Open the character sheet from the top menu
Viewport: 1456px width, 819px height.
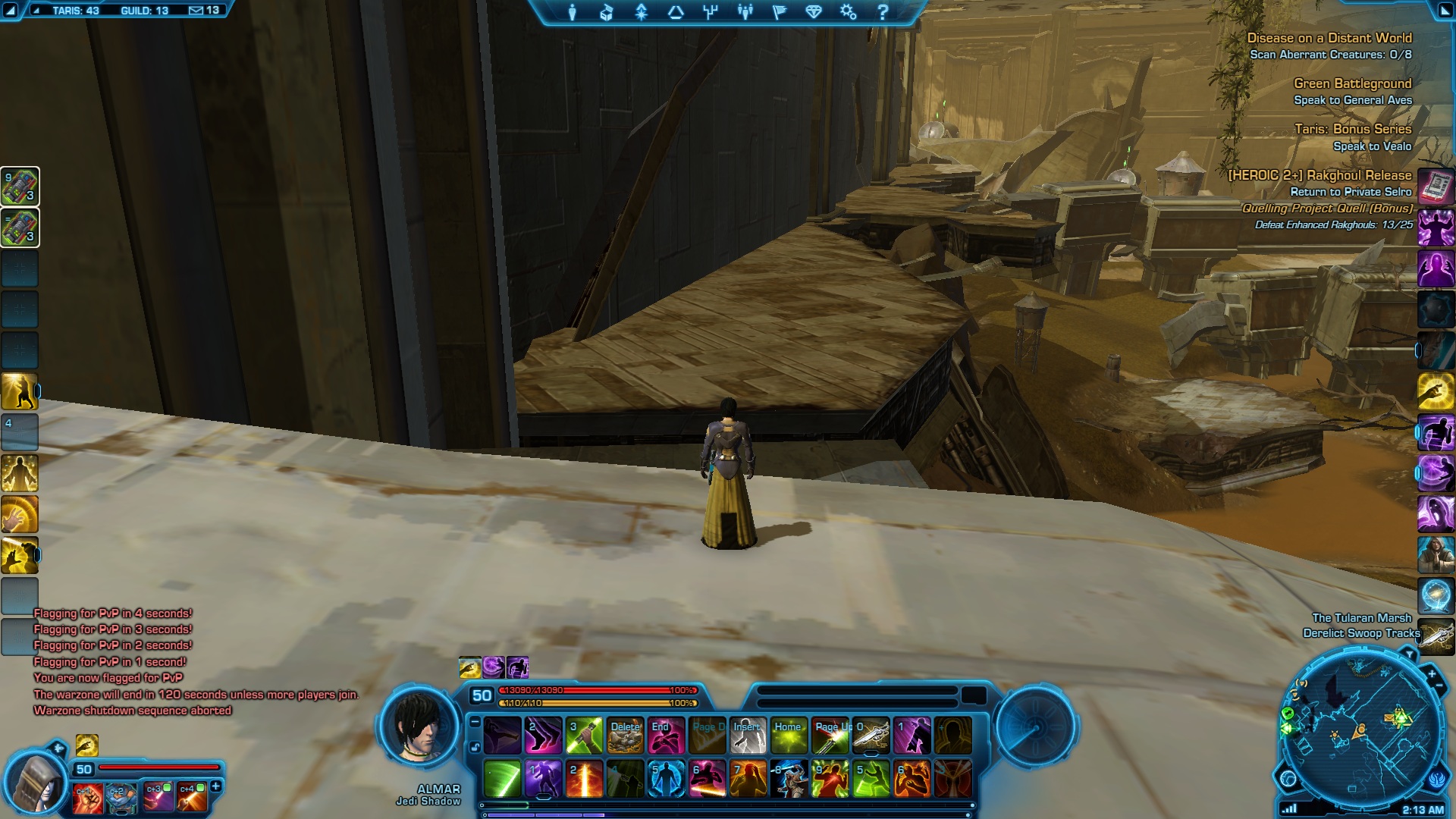pyautogui.click(x=573, y=12)
